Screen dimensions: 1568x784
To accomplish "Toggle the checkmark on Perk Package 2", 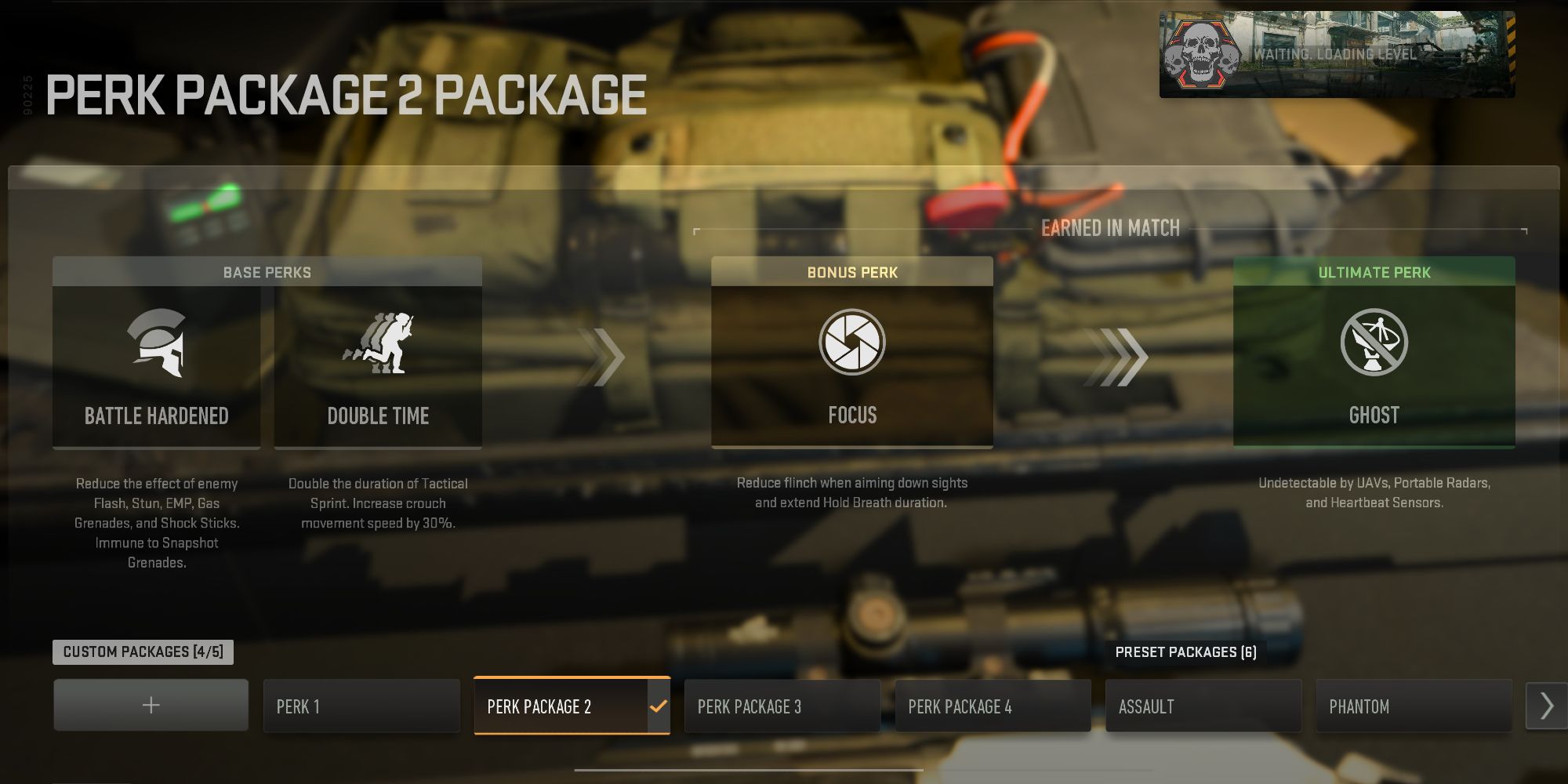I will (x=659, y=705).
